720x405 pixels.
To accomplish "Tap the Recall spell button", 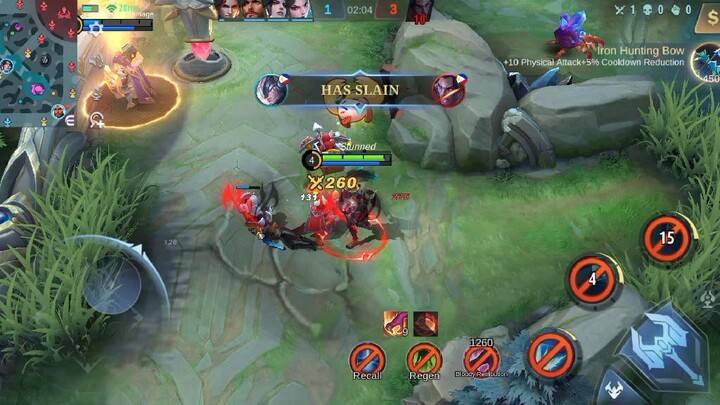I will click(x=367, y=358).
